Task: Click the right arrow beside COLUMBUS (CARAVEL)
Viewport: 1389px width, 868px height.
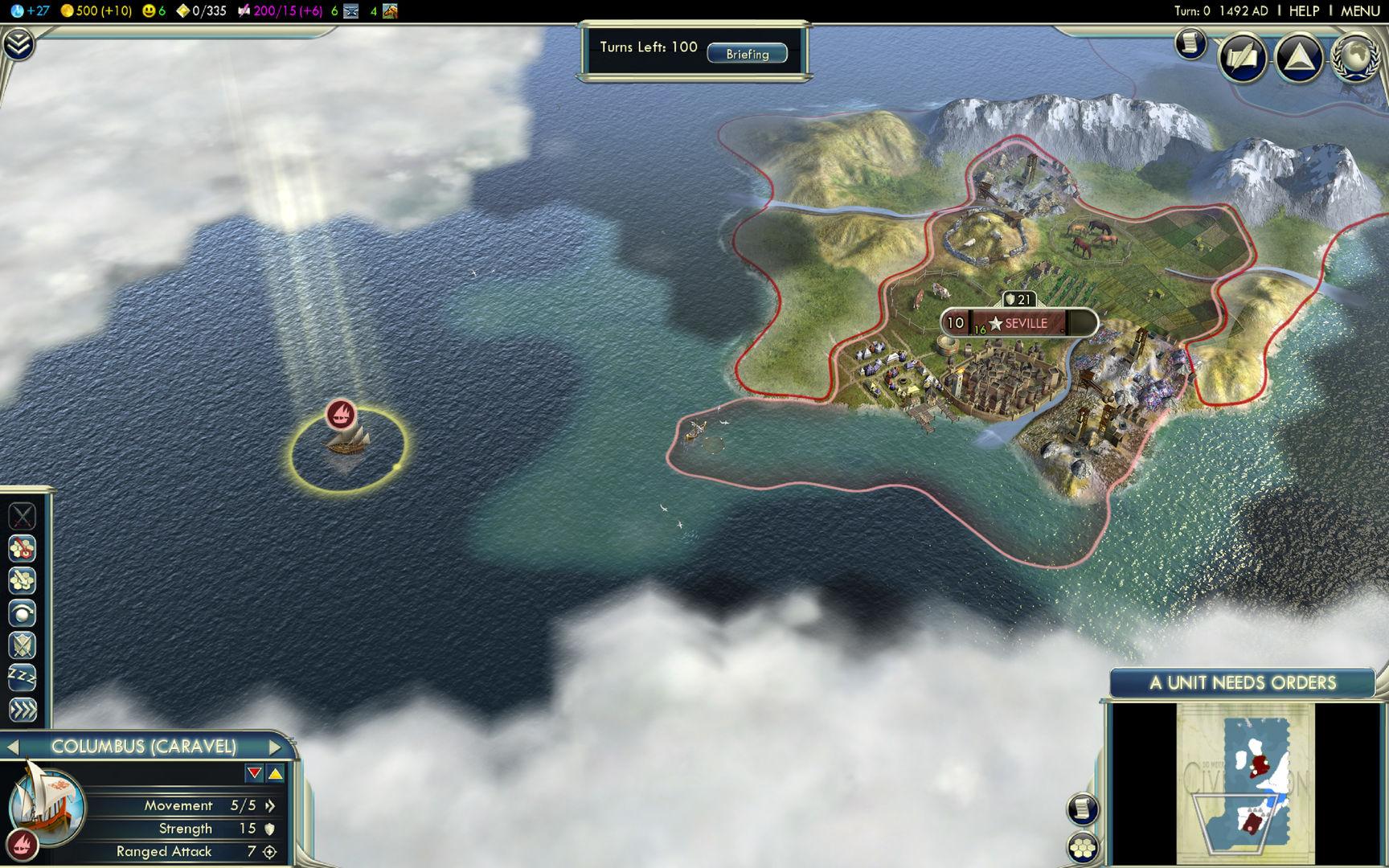Action: click(x=274, y=746)
